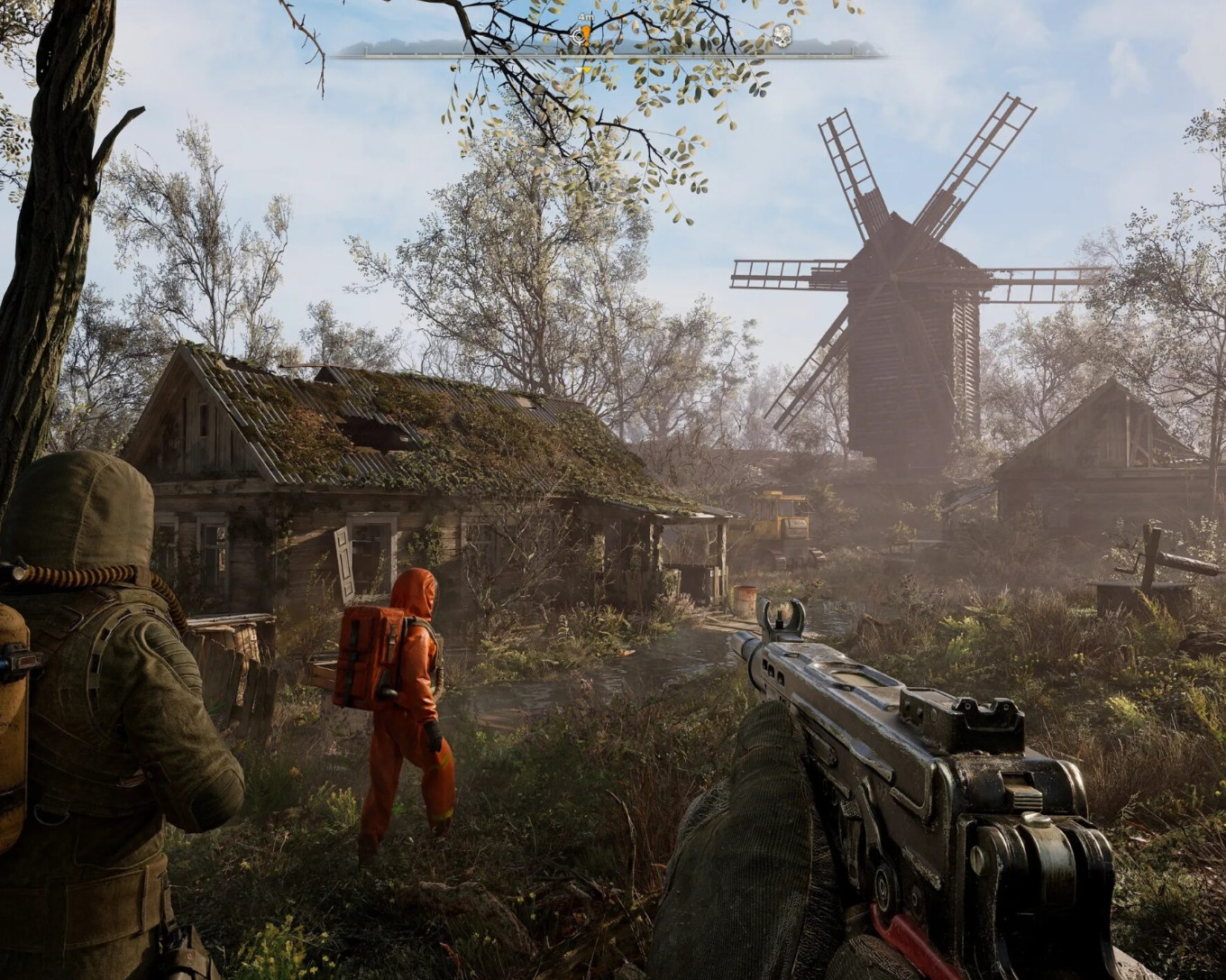Select the skull marker on the compass

point(782,36)
